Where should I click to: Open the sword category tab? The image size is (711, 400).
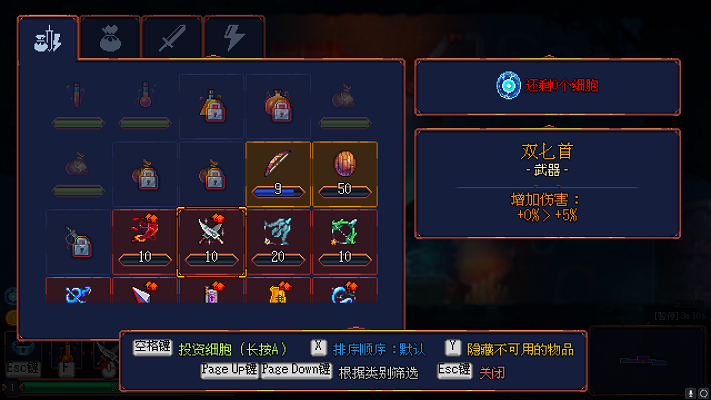[x=171, y=39]
